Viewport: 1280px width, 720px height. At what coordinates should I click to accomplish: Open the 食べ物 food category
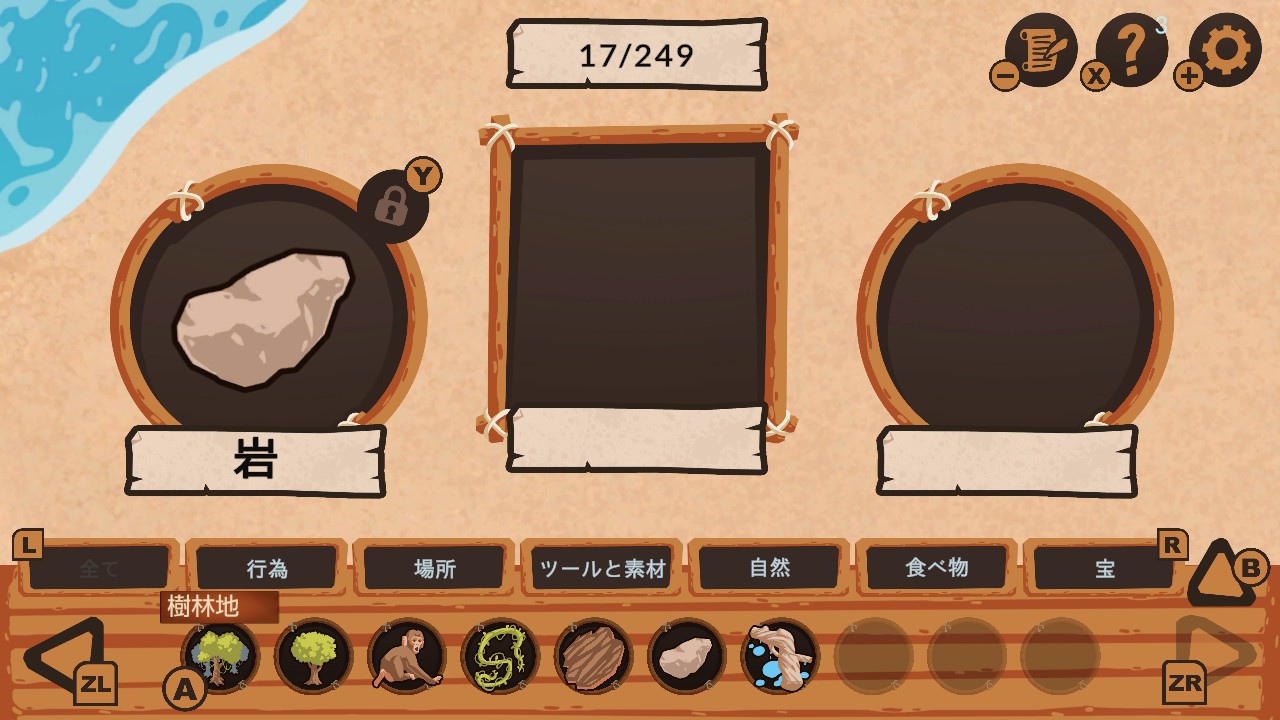(x=938, y=567)
